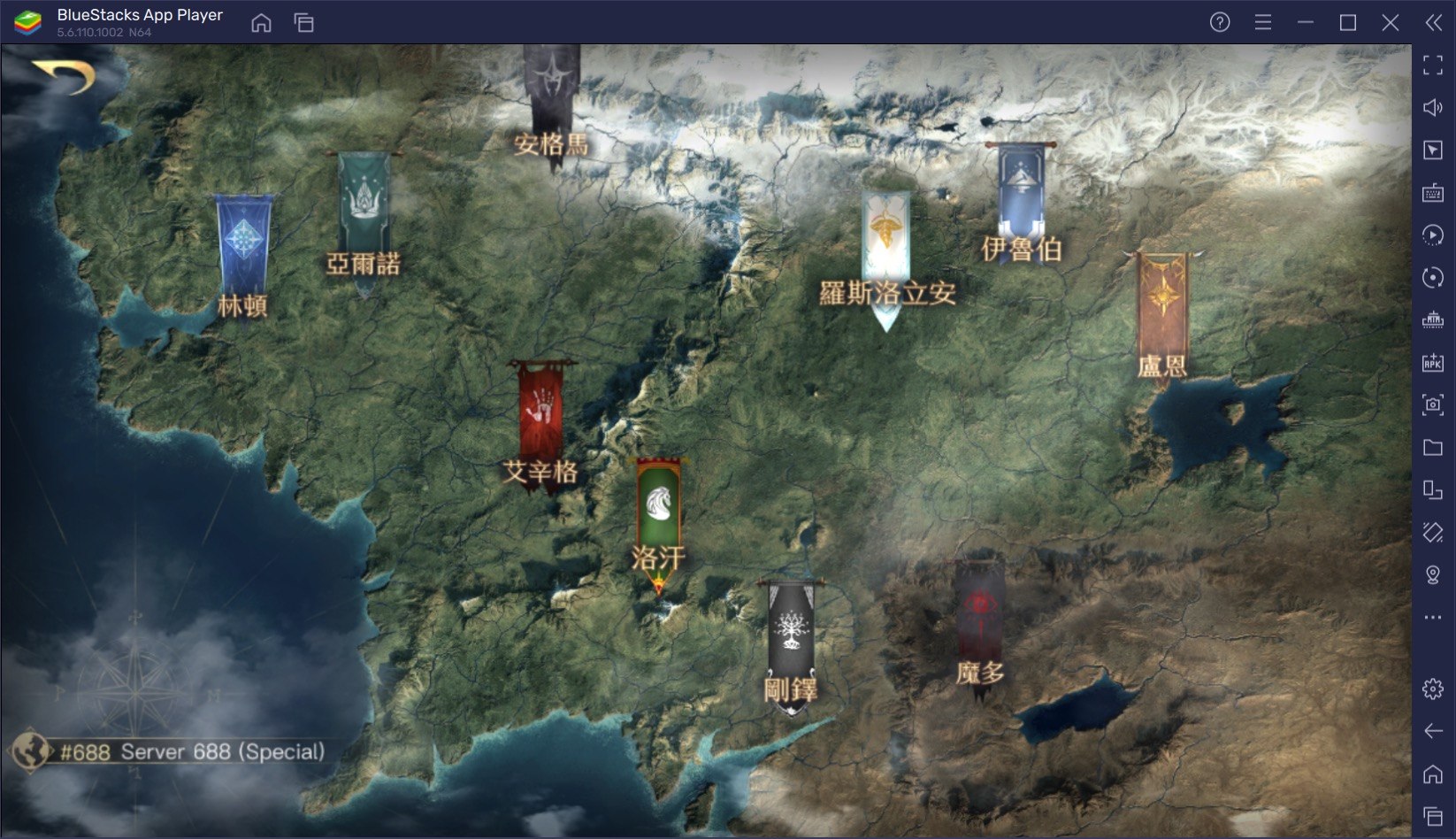This screenshot has width=1456, height=839.
Task: Open the BlueStacks settings gear
Action: (1433, 689)
